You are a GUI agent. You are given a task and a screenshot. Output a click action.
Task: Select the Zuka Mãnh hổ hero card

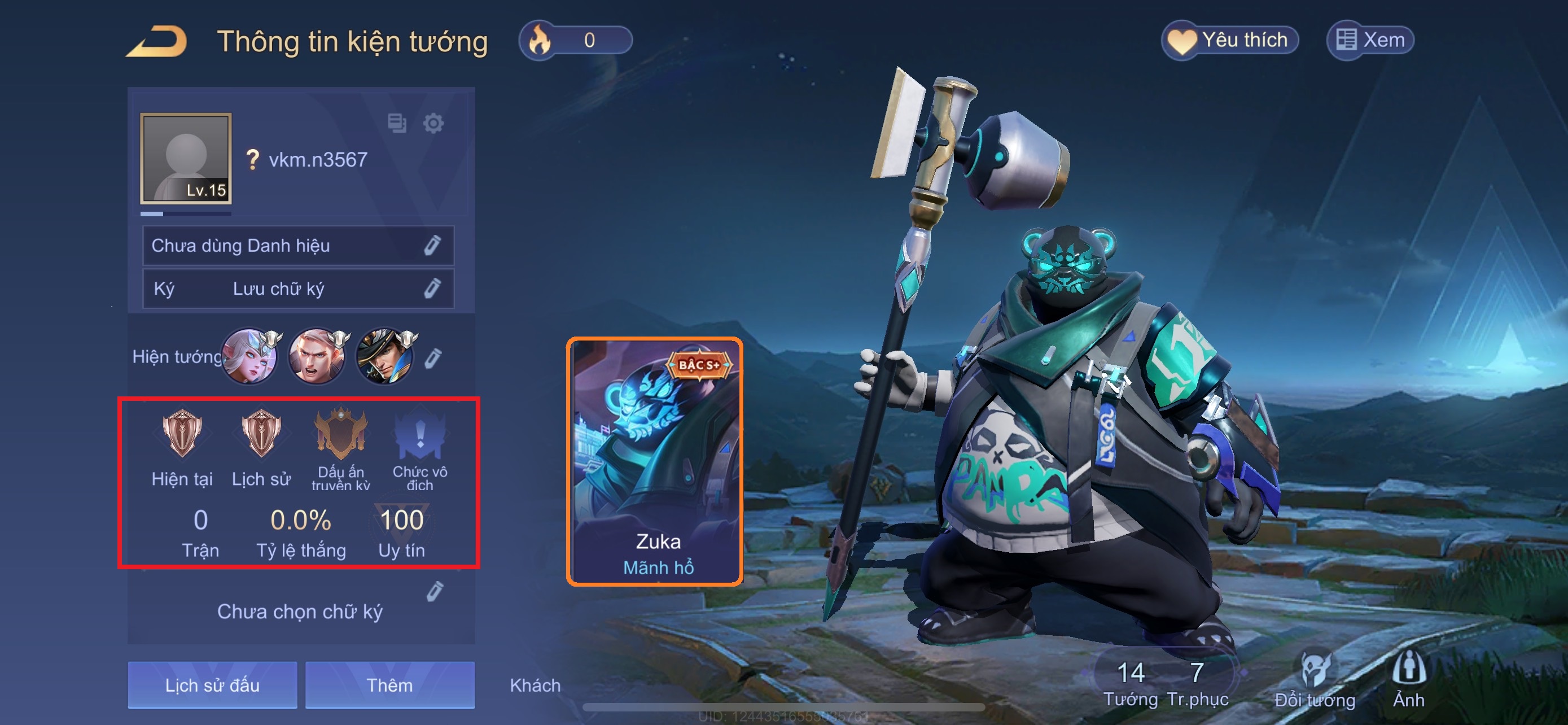(x=655, y=461)
